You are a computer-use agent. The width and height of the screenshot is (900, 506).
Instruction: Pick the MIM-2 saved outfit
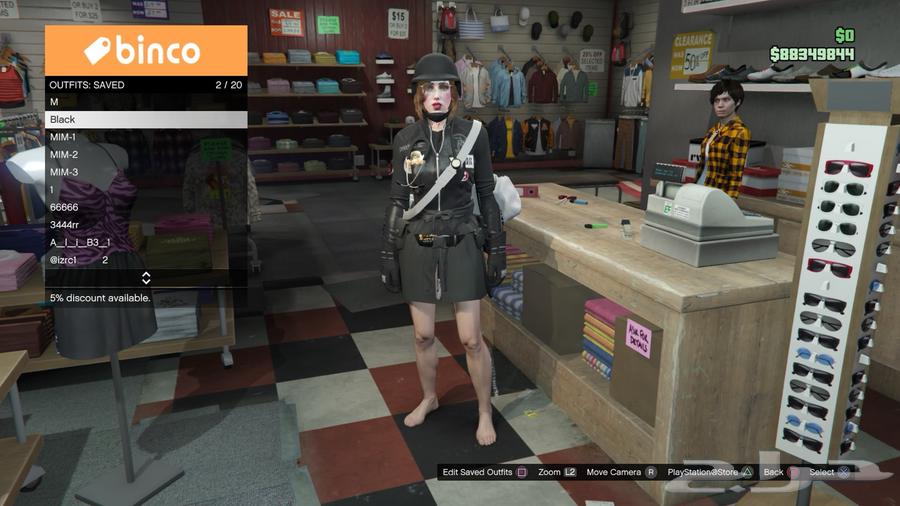pos(146,155)
